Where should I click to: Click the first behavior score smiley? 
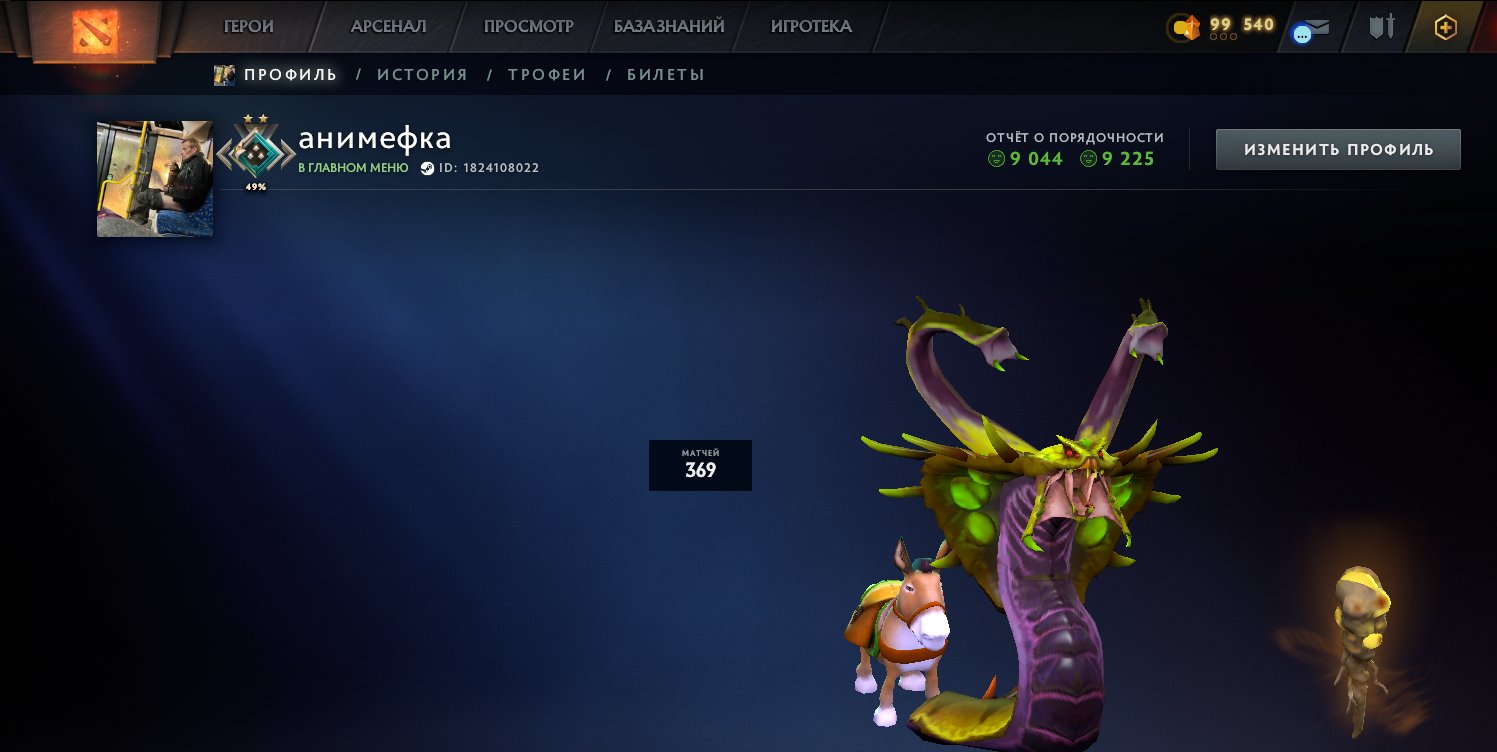(995, 158)
